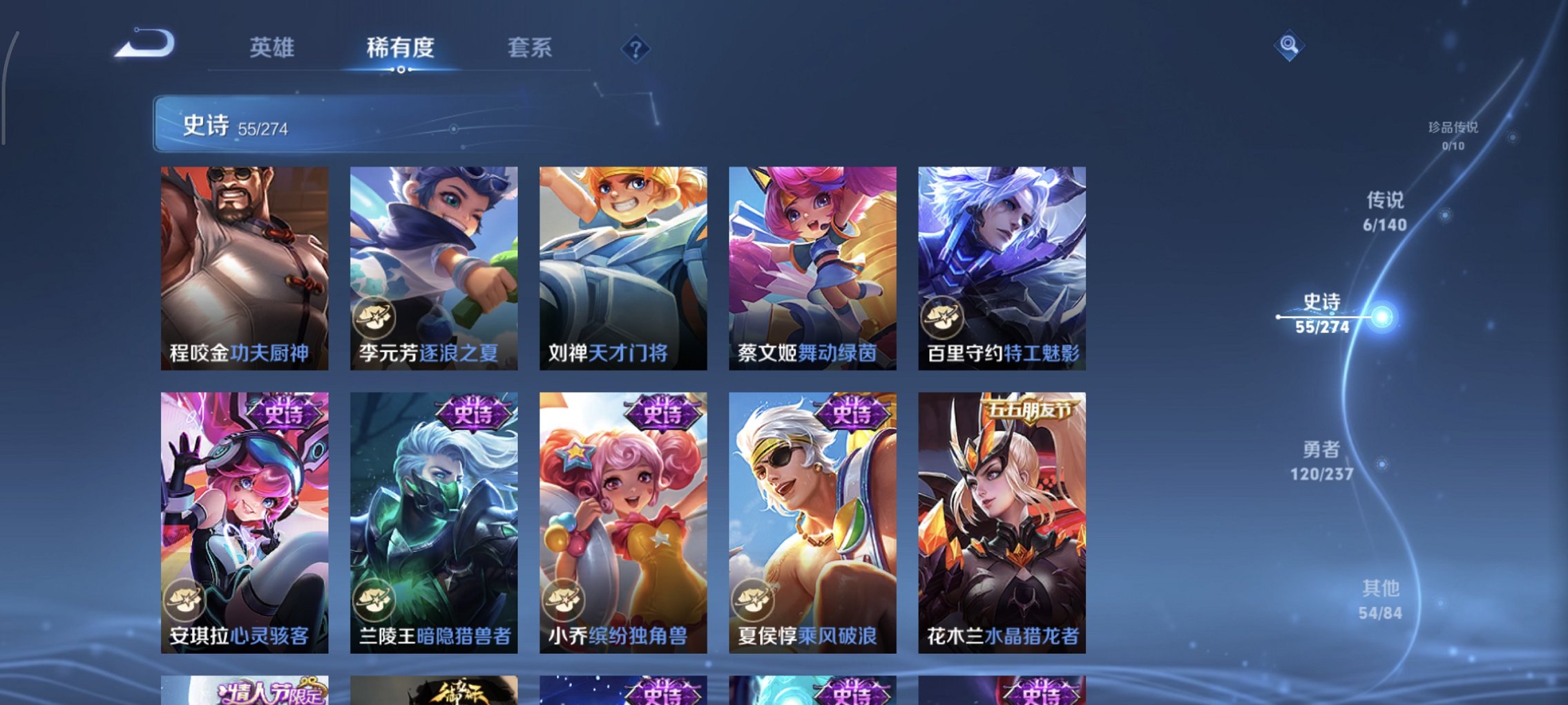1568x705 pixels.
Task: Click the question mark help icon
Action: tap(635, 49)
